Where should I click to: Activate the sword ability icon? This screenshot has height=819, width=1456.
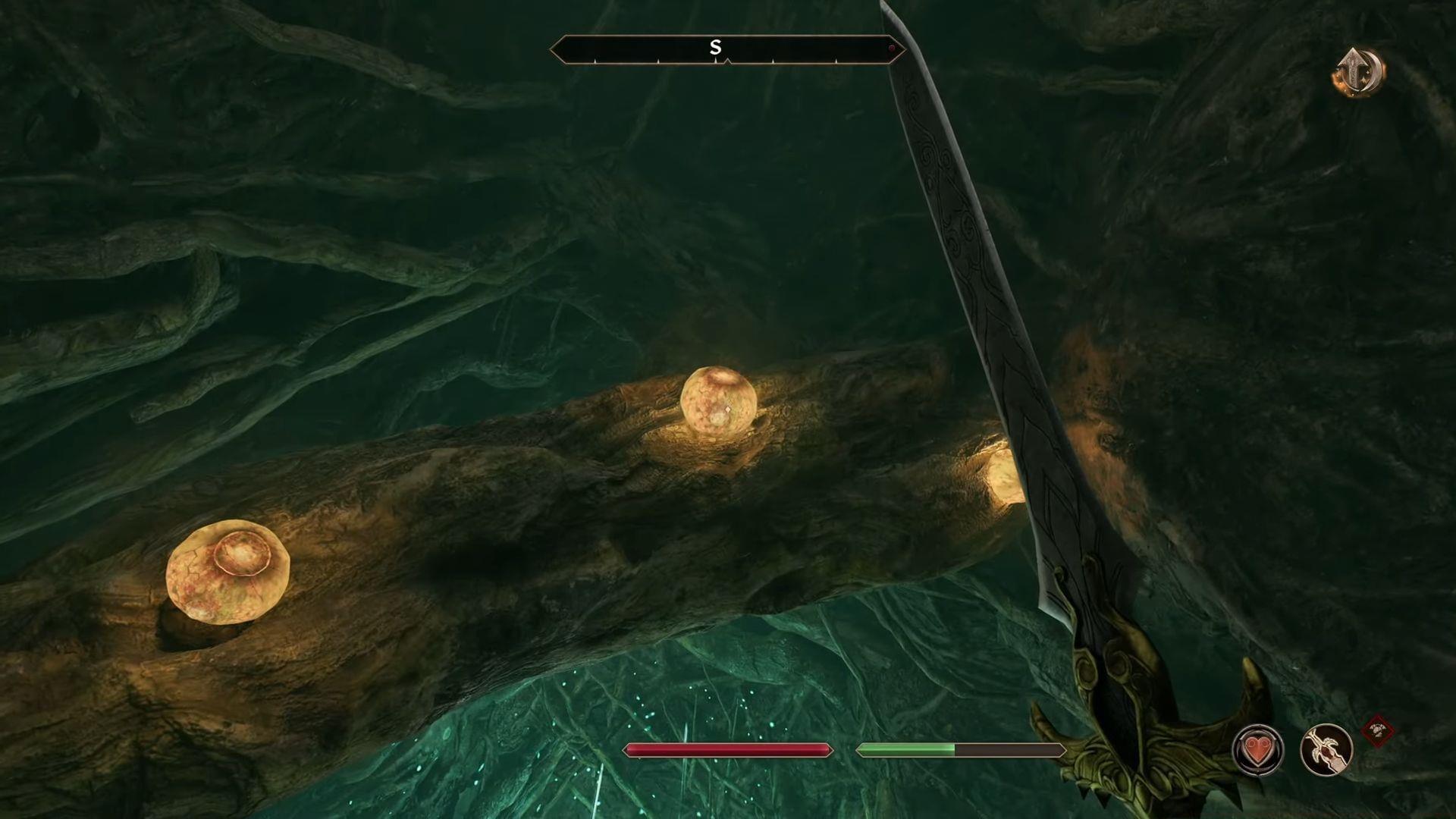click(x=1326, y=749)
